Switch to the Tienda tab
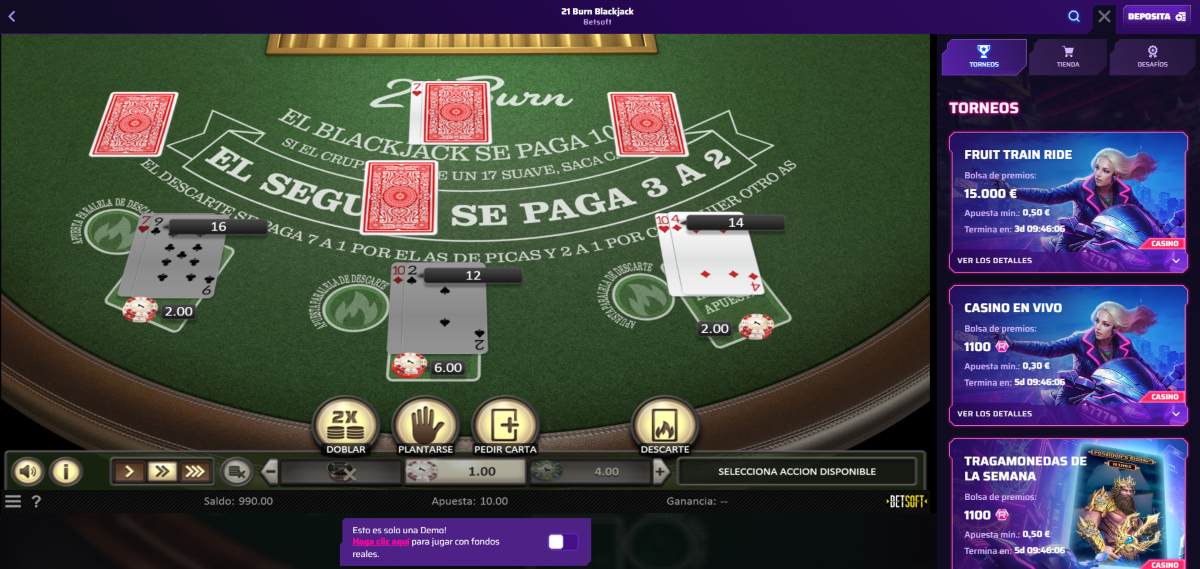This screenshot has height=569, width=1200. pos(1068,57)
